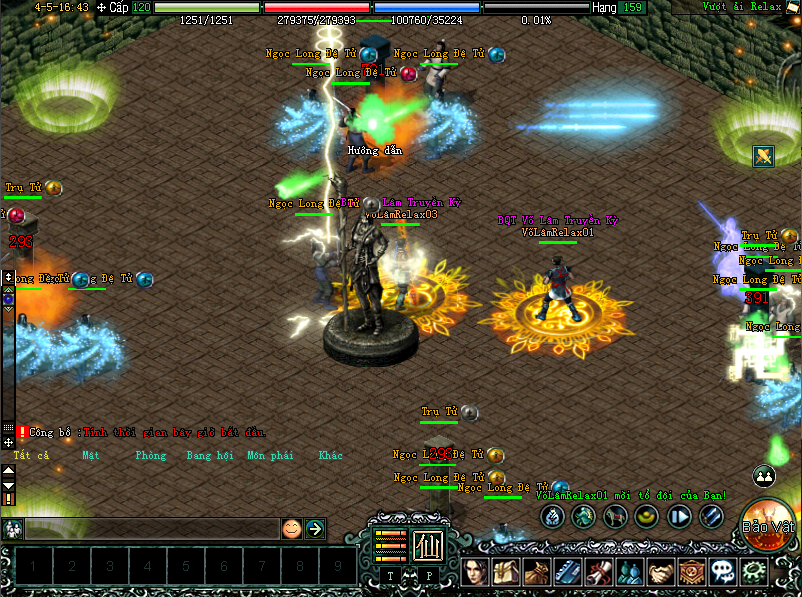Send chat with the green arrow button

click(x=315, y=529)
